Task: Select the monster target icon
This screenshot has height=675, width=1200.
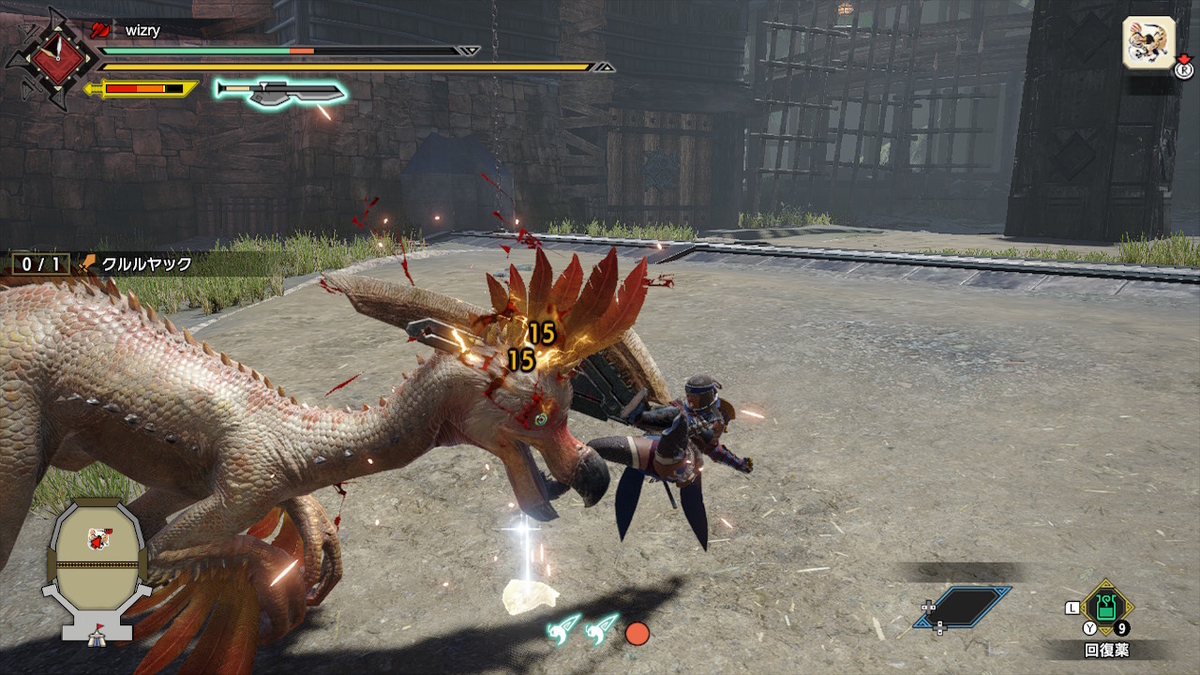Action: (1146, 43)
